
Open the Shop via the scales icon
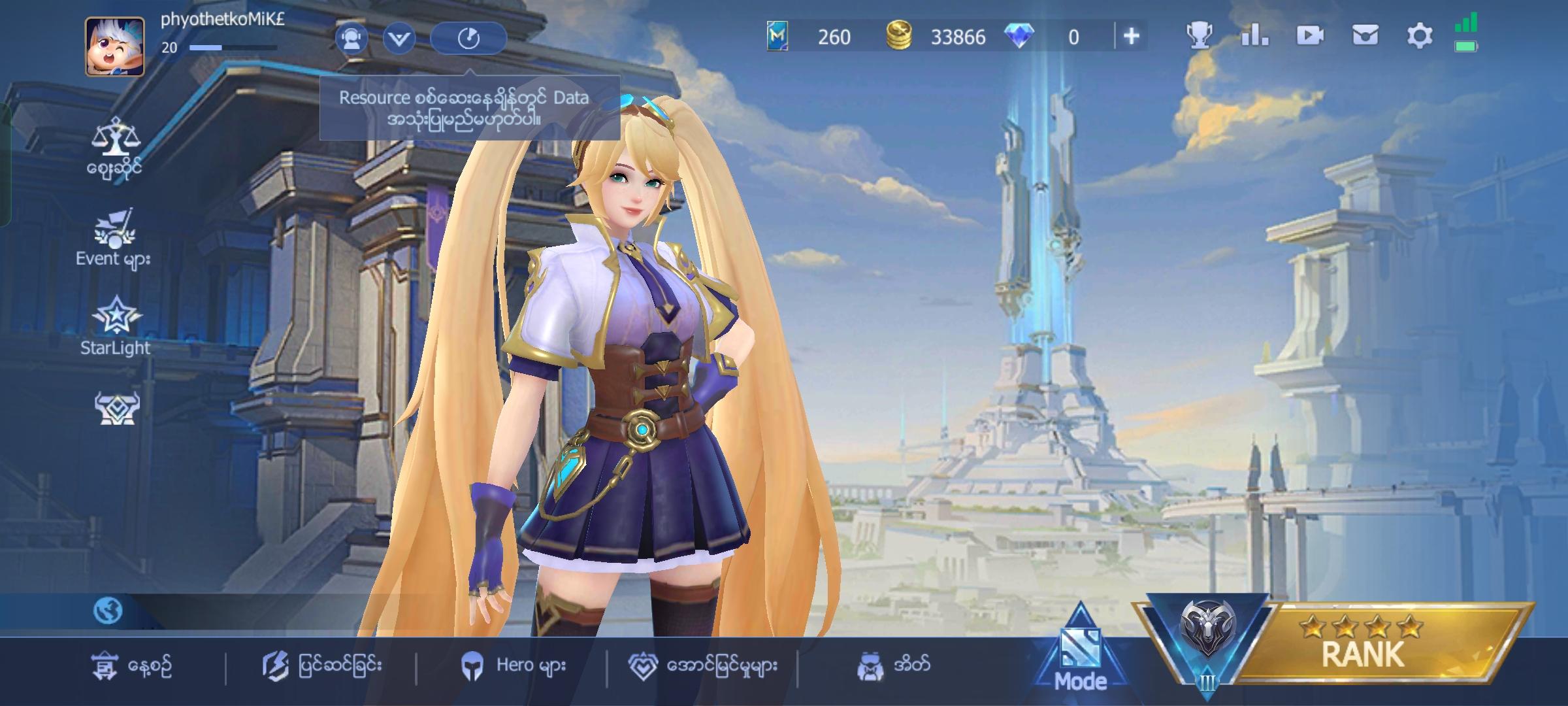click(116, 137)
